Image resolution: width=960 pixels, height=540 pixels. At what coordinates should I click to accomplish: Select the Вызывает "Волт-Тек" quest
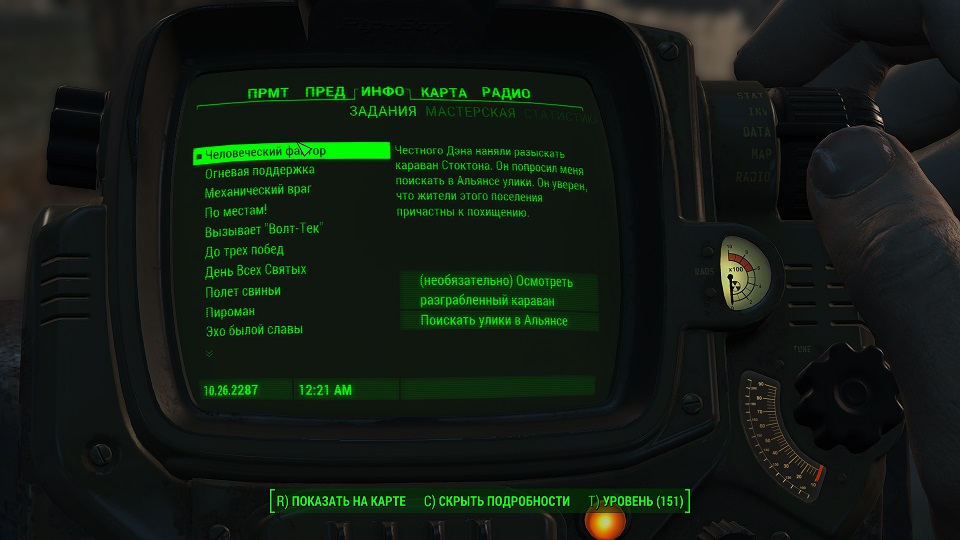click(264, 230)
